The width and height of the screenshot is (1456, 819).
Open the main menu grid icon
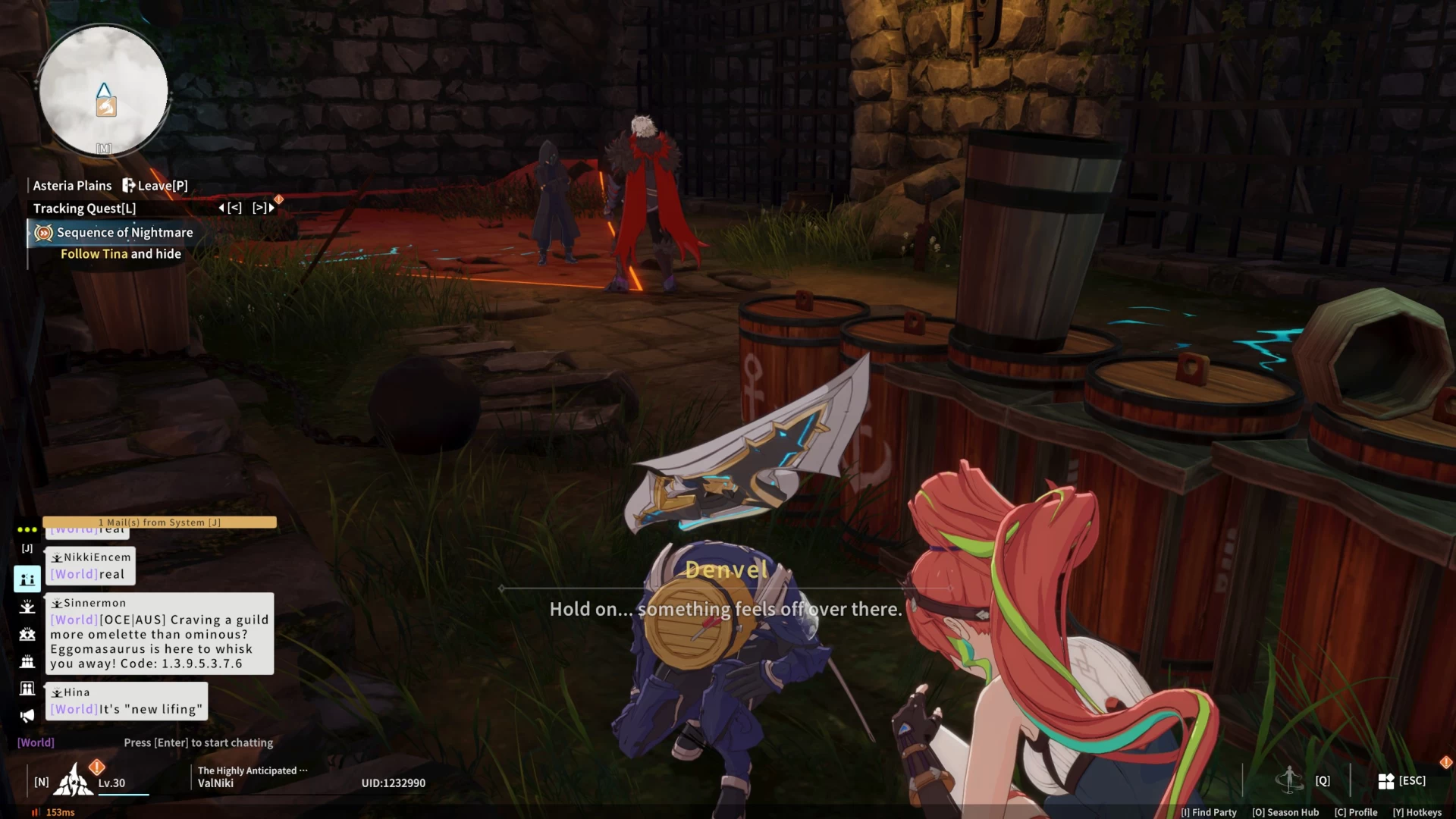(x=1386, y=781)
